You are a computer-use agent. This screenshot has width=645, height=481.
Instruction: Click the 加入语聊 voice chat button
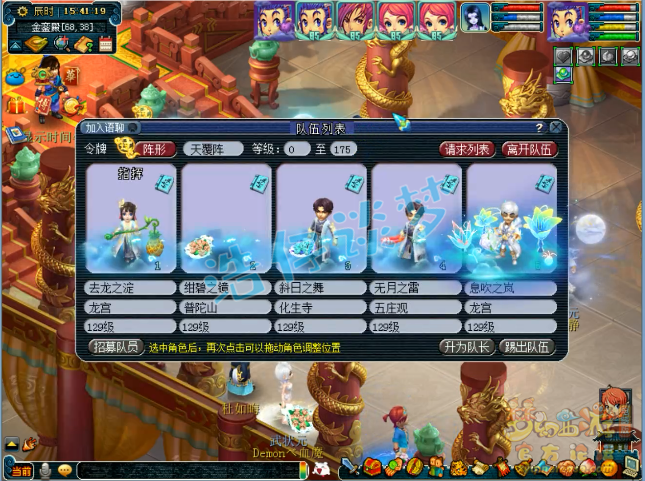pyautogui.click(x=110, y=128)
